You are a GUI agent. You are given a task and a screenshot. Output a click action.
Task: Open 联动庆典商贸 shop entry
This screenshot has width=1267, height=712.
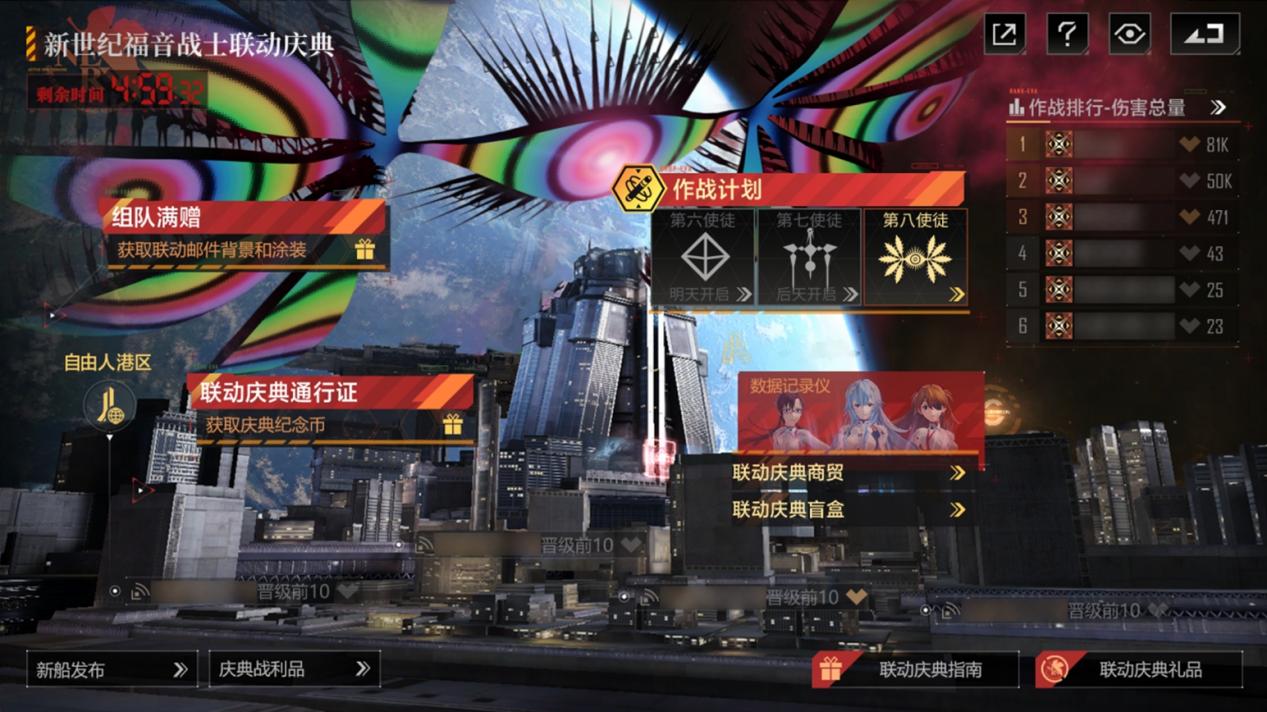(848, 472)
